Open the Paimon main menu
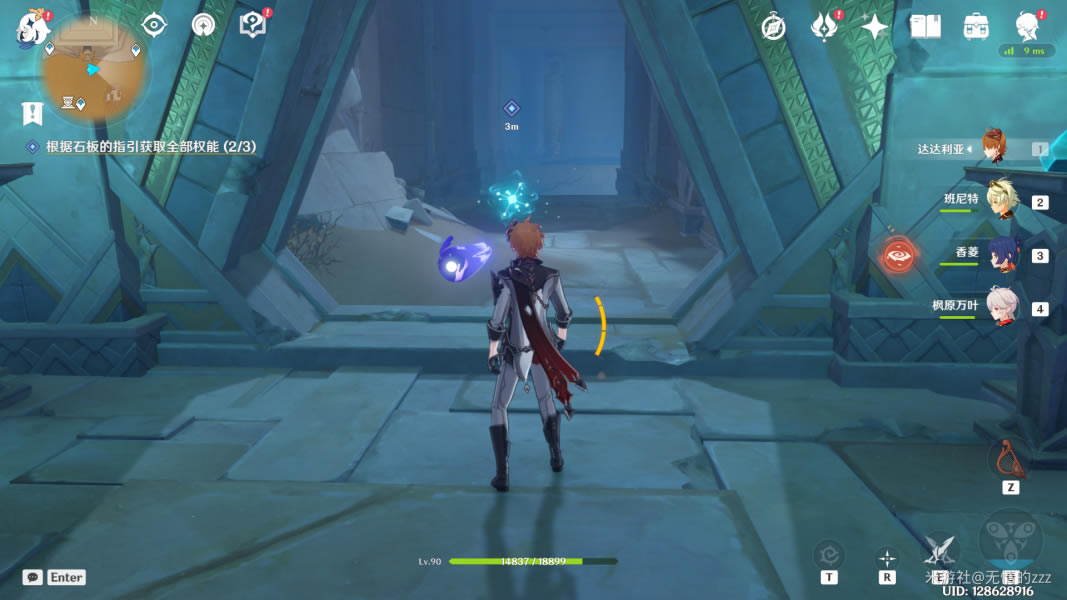1067x600 pixels. click(33, 28)
